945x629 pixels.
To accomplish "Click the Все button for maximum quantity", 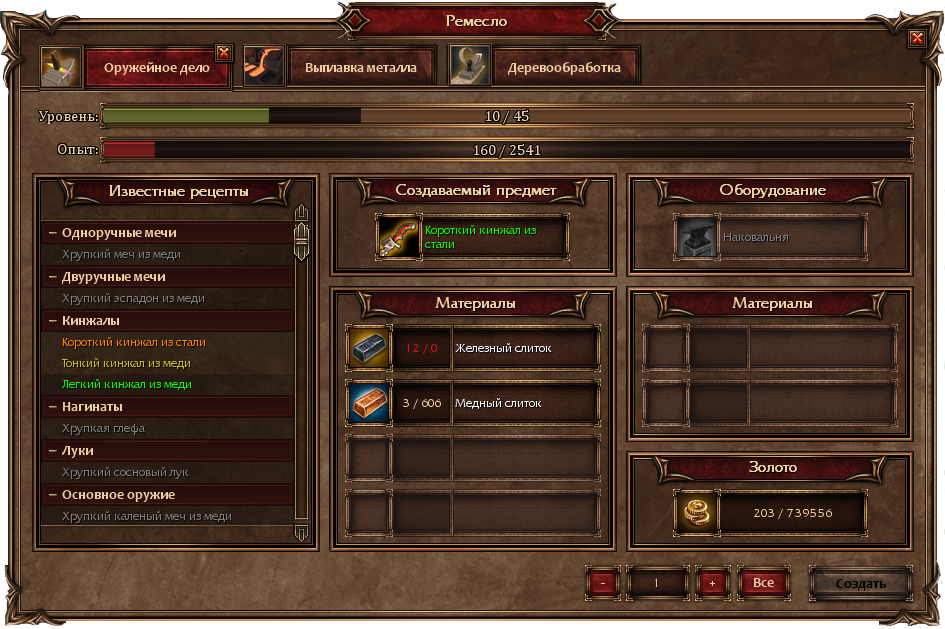I will tap(763, 582).
